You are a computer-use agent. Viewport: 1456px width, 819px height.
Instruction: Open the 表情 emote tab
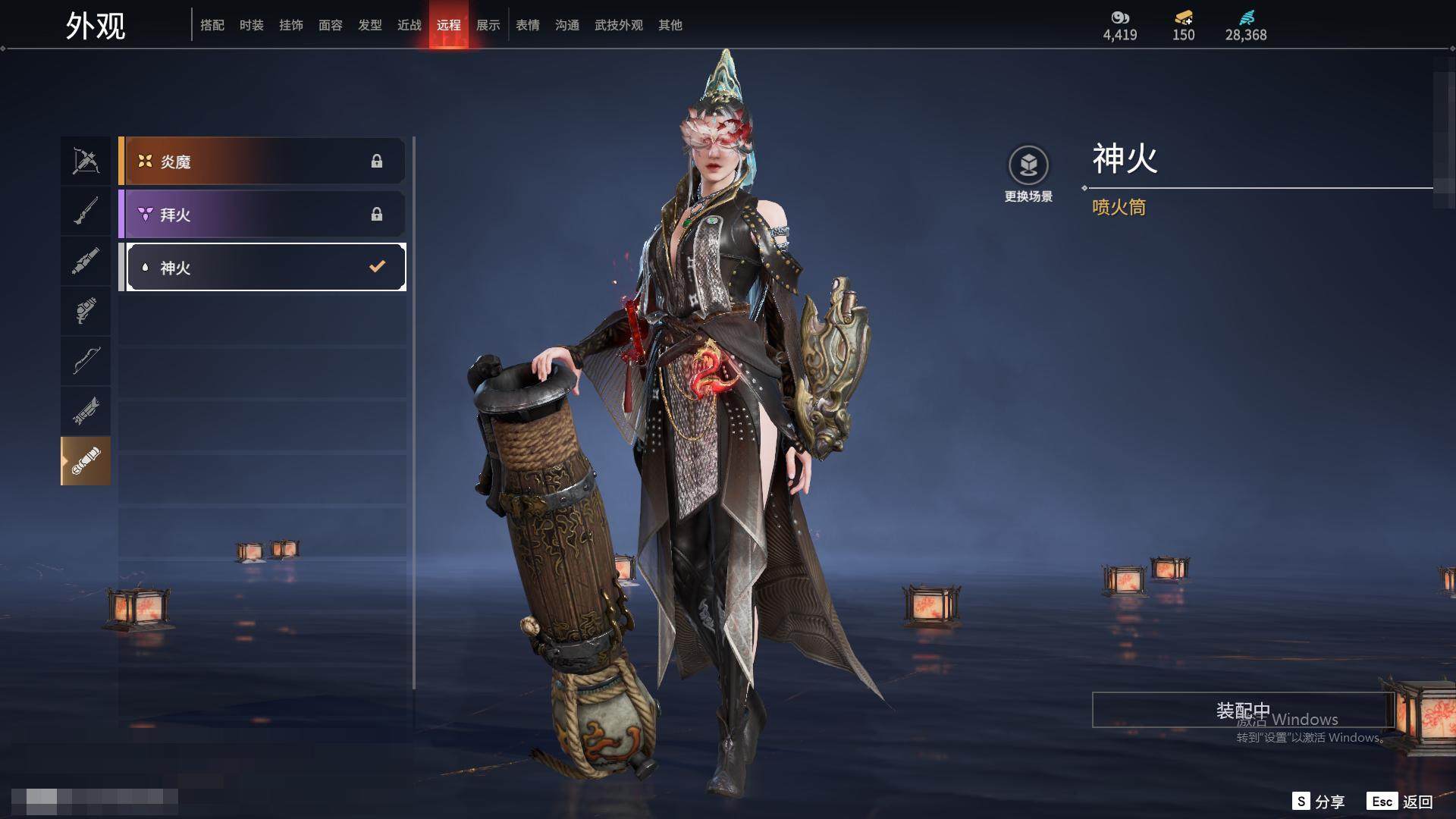[528, 25]
